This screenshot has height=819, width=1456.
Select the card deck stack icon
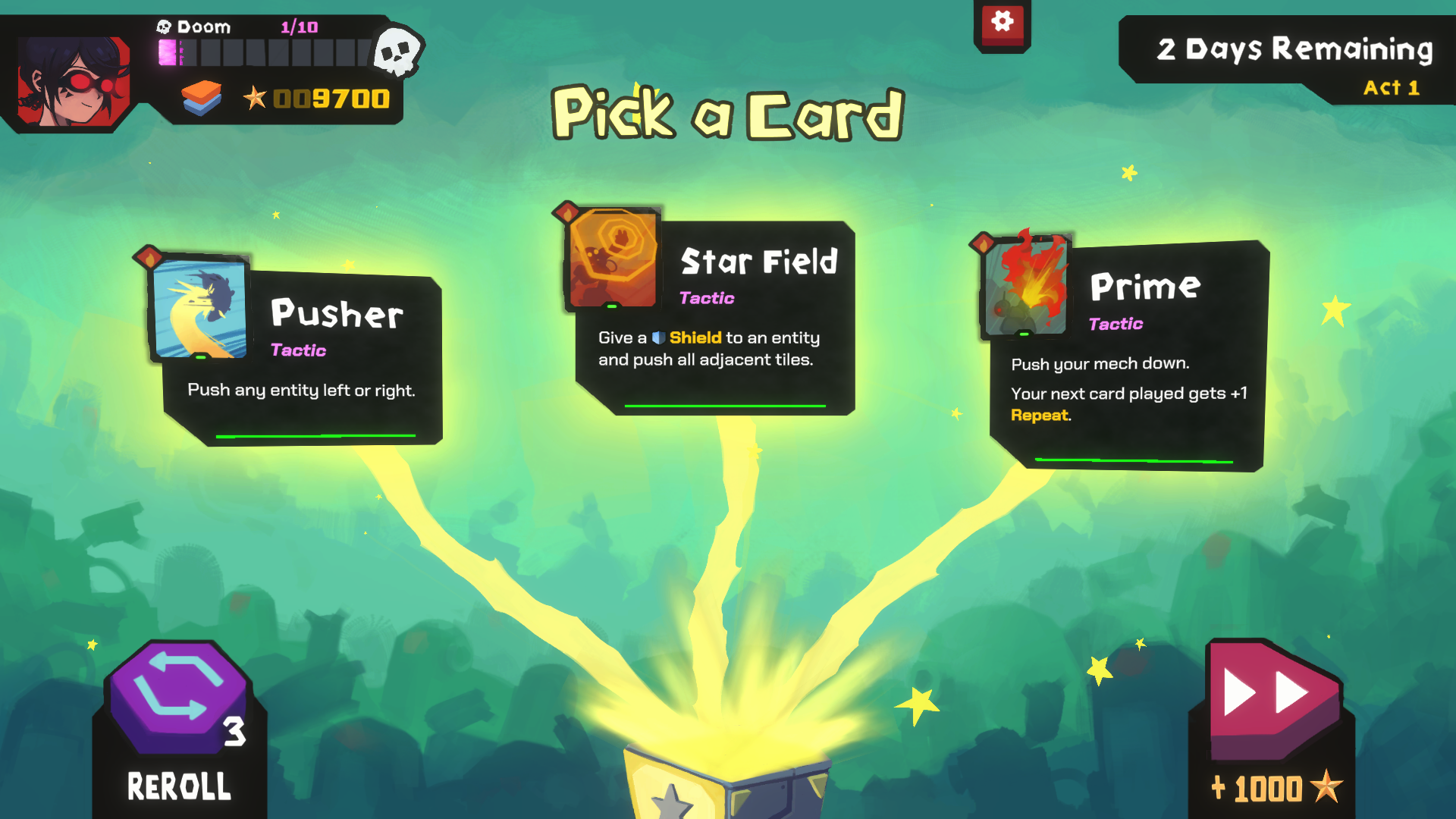click(200, 97)
